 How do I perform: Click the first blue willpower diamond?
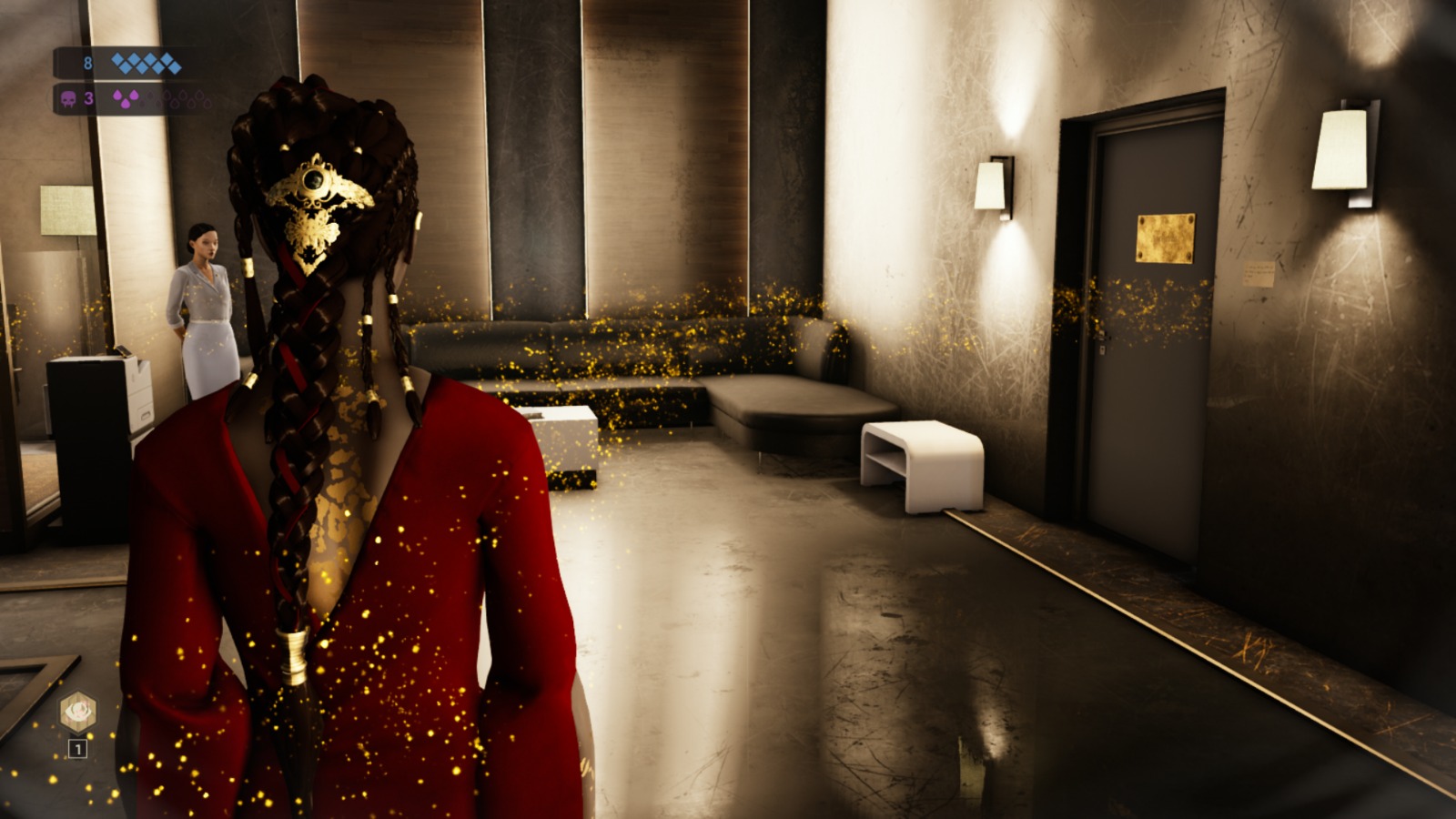[x=116, y=61]
